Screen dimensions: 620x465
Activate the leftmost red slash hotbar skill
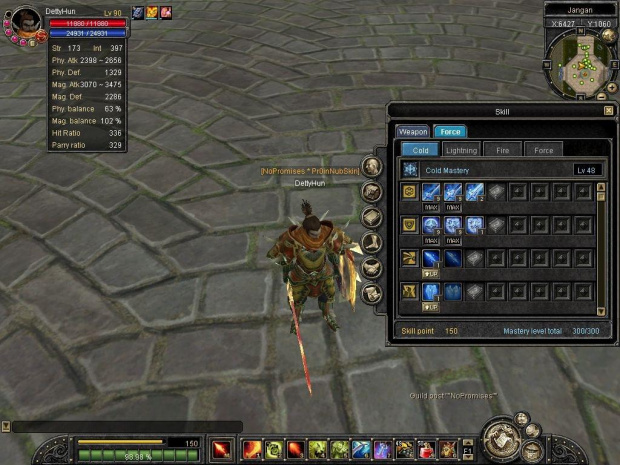pyautogui.click(x=222, y=448)
